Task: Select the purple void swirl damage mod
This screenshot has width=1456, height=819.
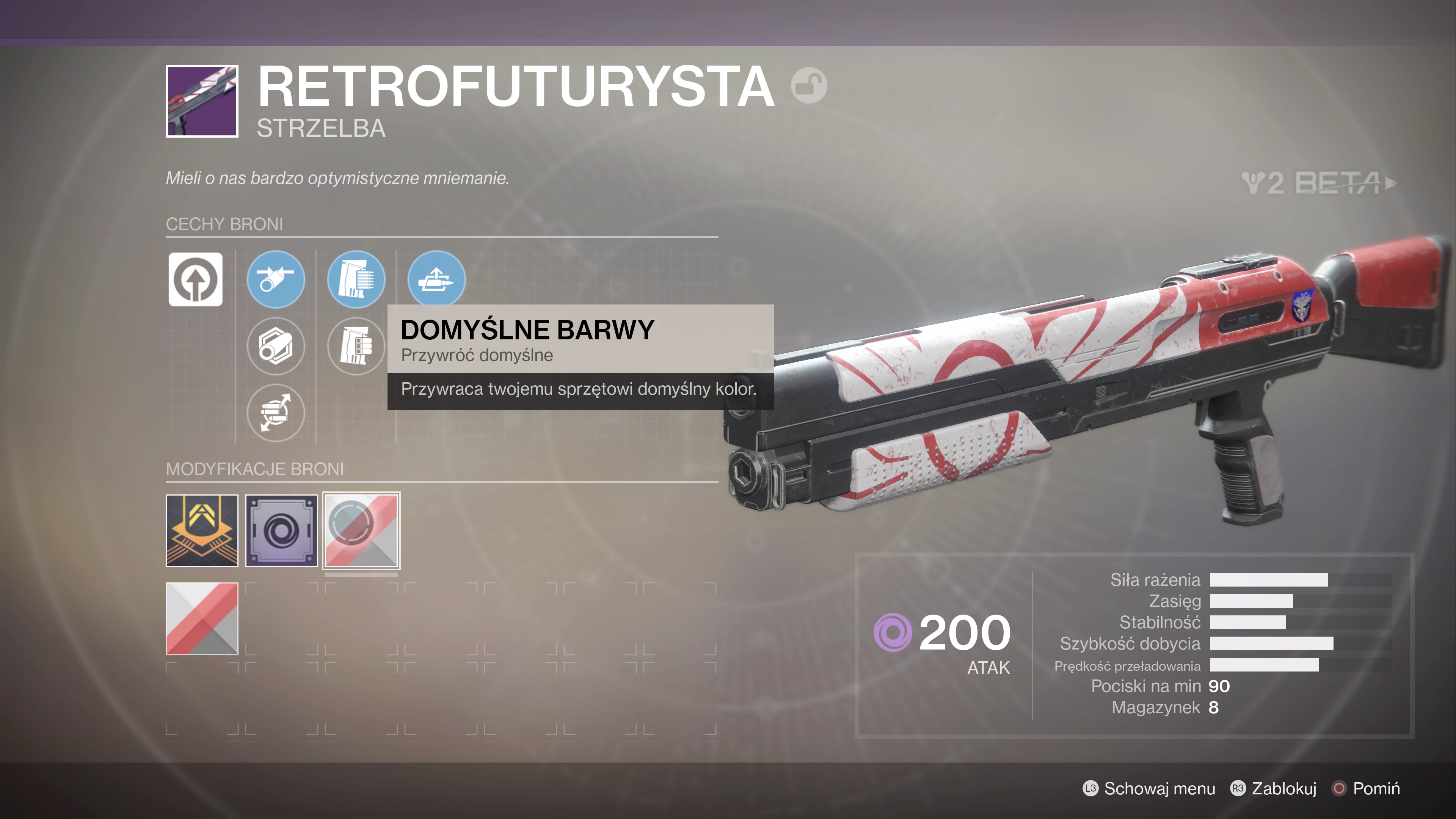Action: click(x=281, y=530)
